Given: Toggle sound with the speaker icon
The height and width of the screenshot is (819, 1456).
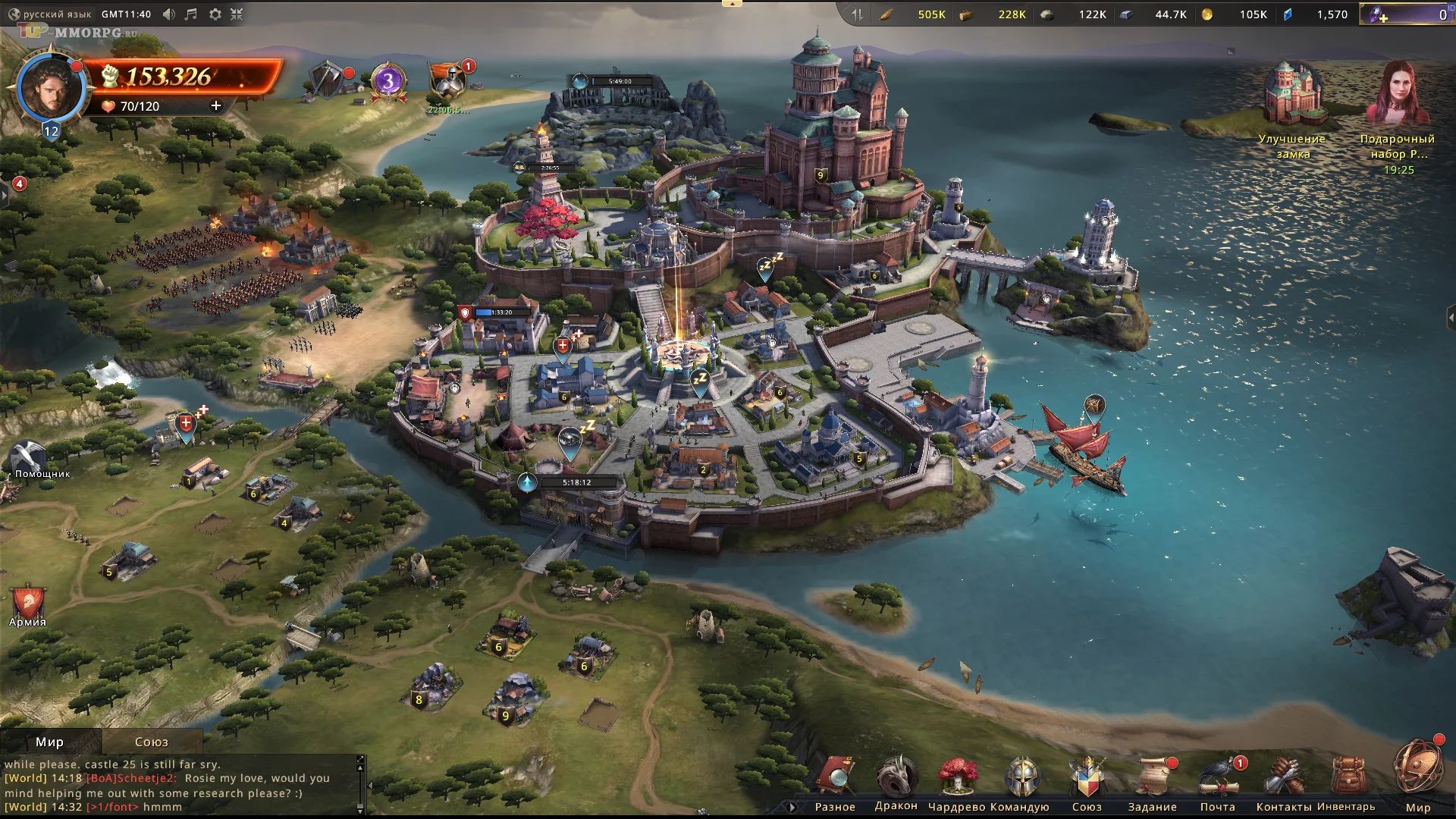Looking at the screenshot, I should (169, 14).
